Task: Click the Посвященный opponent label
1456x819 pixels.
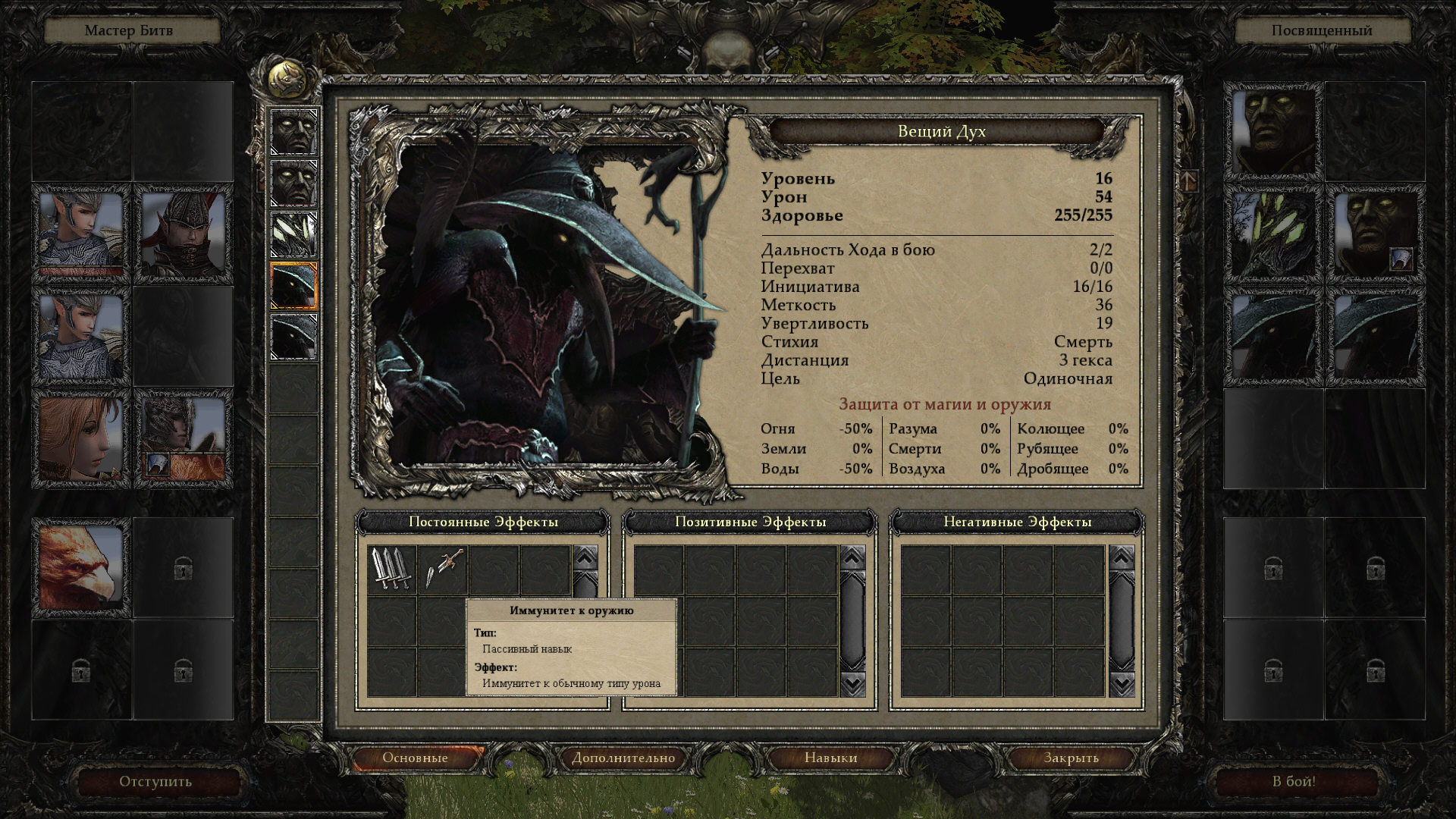Action: click(x=1322, y=30)
